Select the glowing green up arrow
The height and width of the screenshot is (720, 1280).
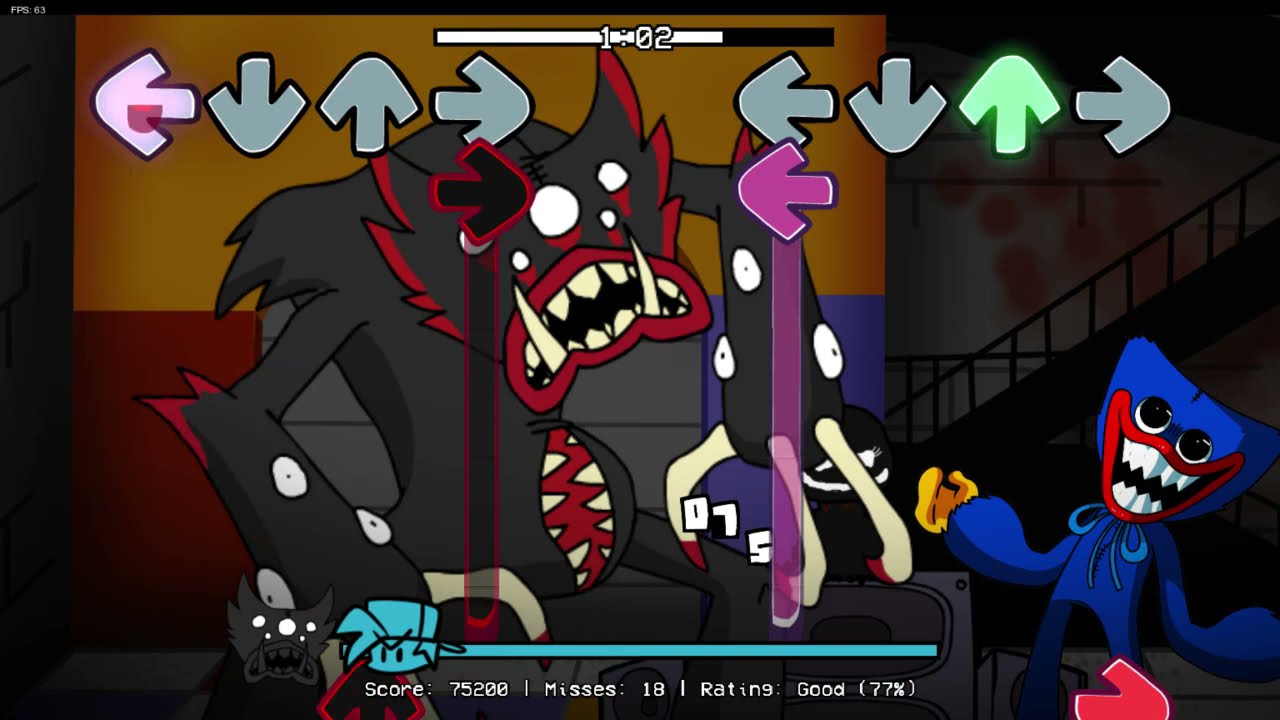pyautogui.click(x=1011, y=100)
